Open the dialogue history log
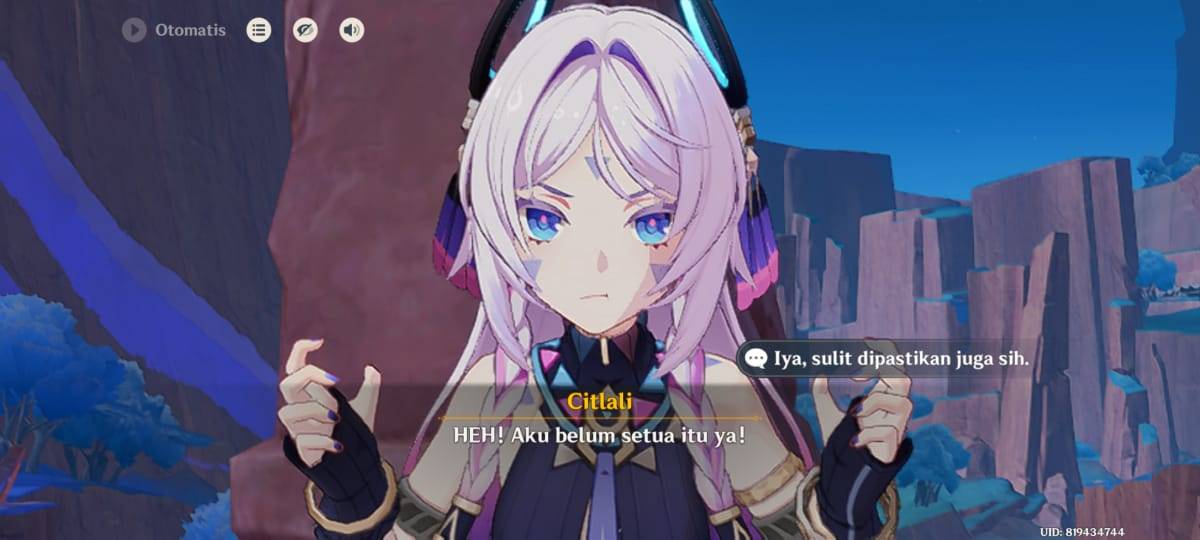Screen dimensions: 1200x540 (259, 31)
